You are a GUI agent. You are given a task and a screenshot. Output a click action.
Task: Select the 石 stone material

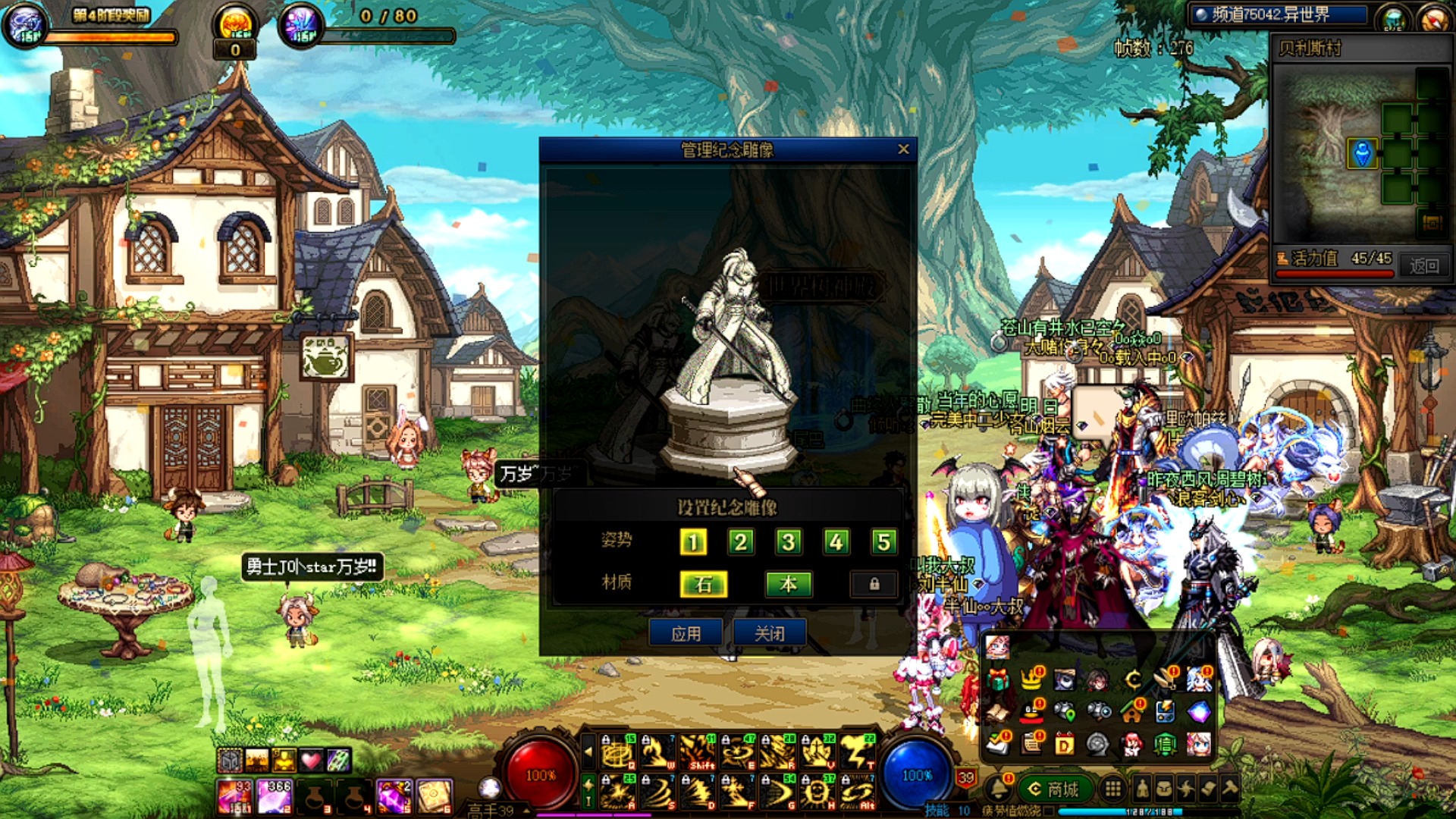point(704,584)
